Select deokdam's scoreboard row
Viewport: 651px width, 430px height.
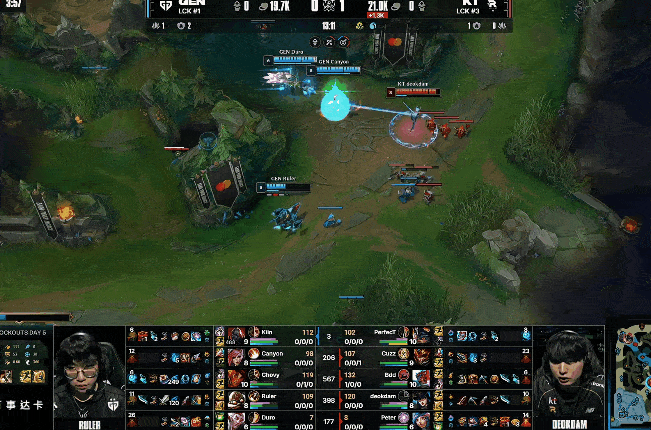tap(385, 398)
